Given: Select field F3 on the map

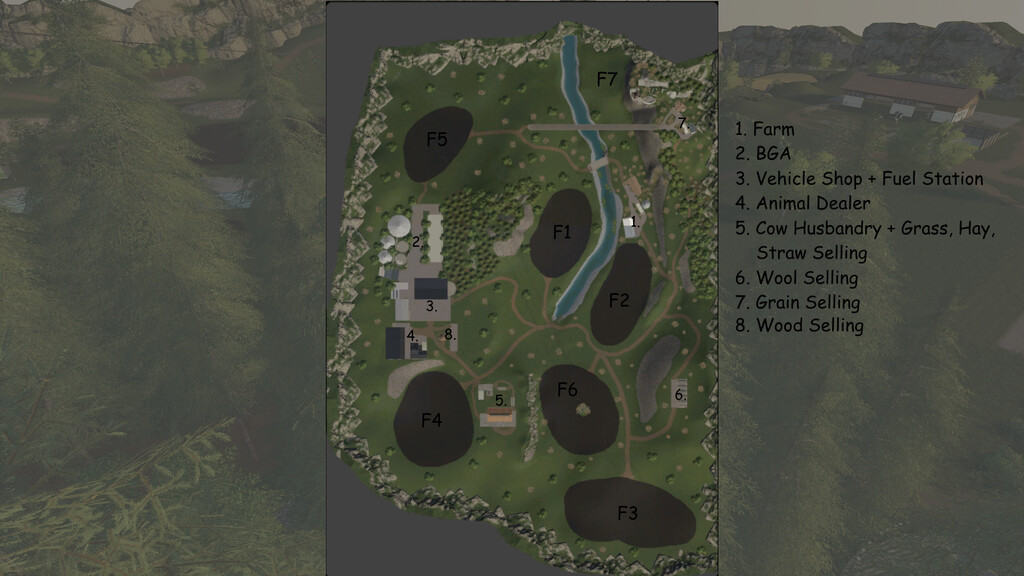Looking at the screenshot, I should 627,514.
